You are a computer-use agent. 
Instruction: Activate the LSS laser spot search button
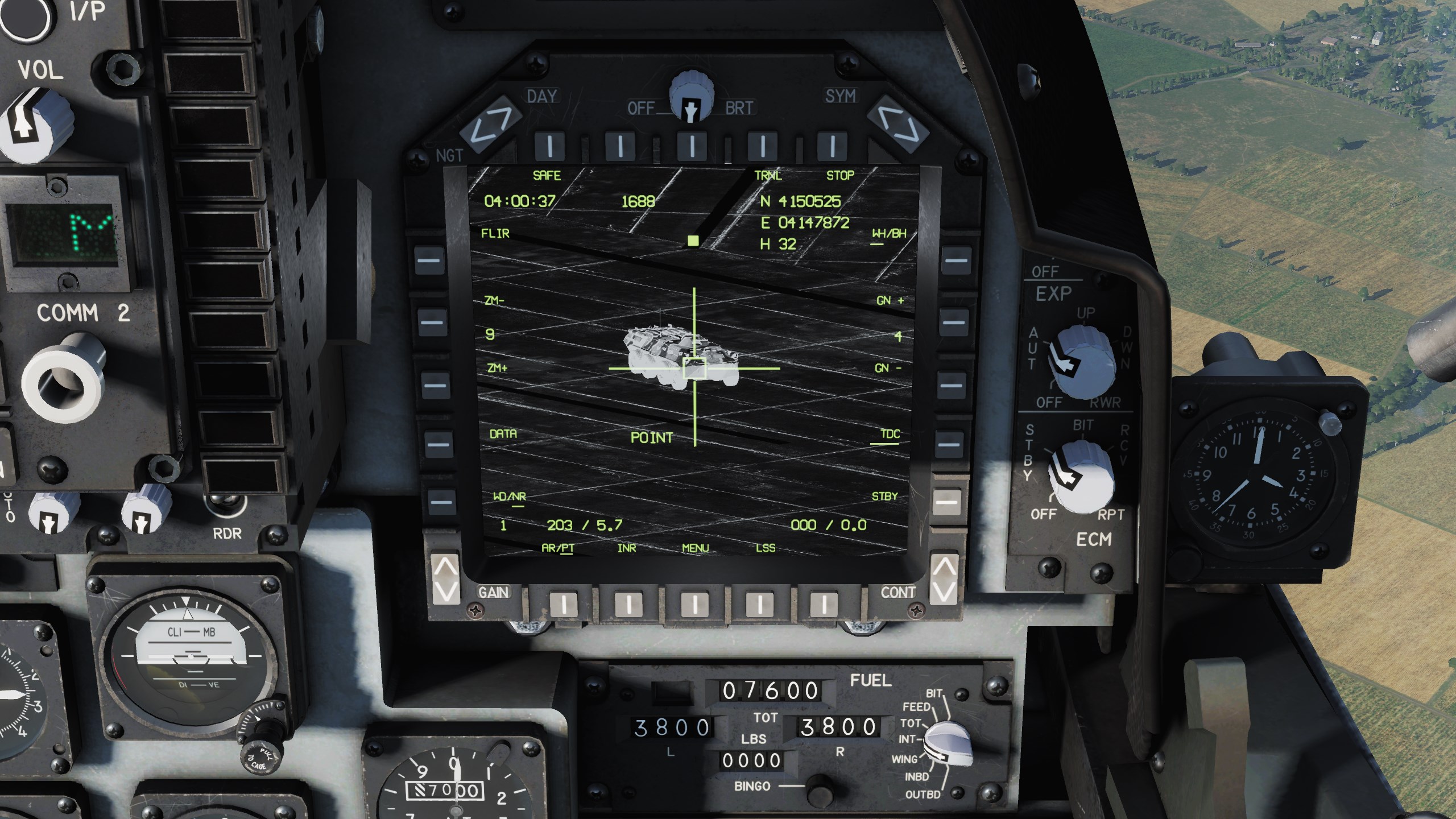pyautogui.click(x=758, y=604)
